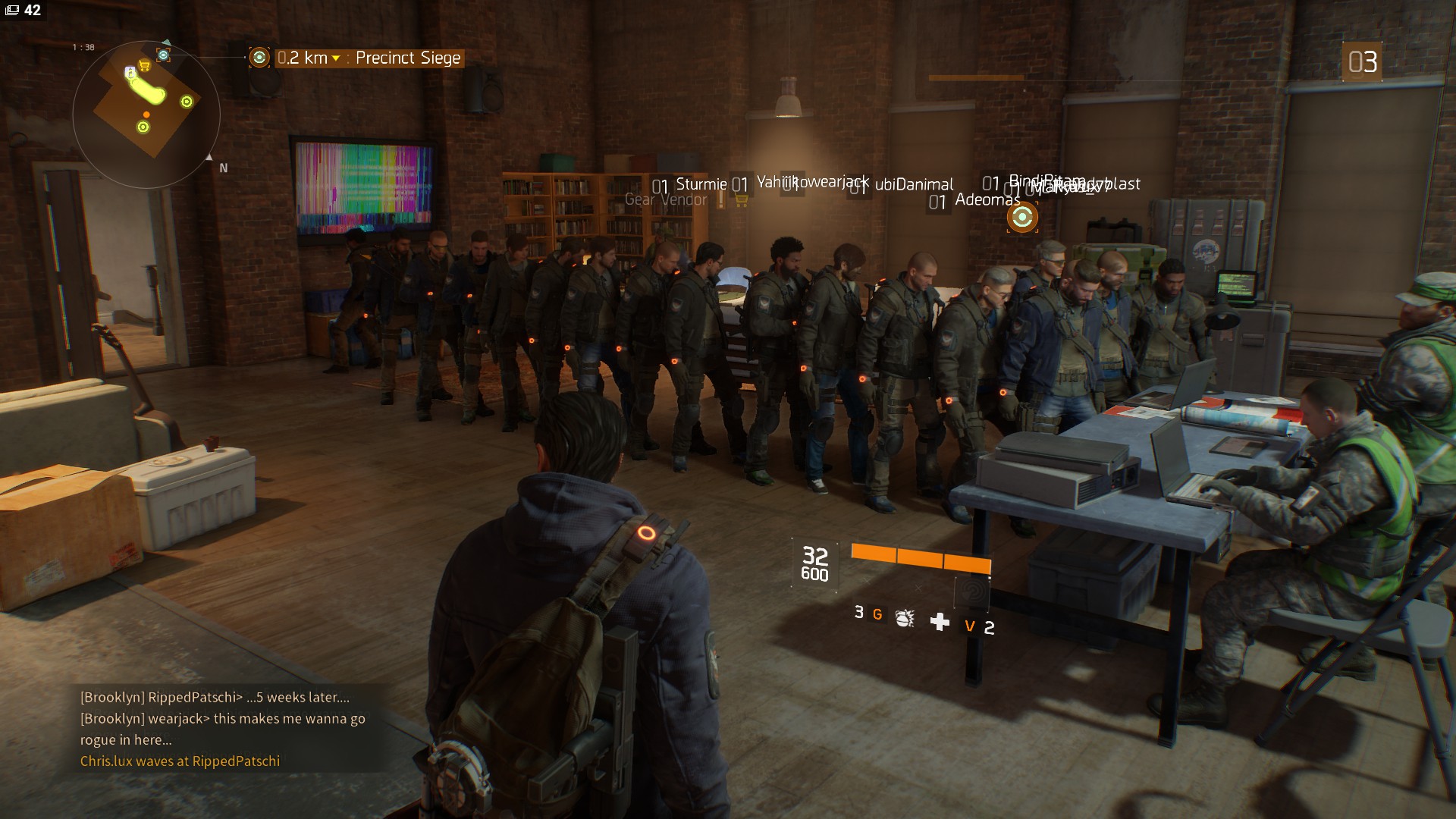
Task: Select the grenade icon in the HUD
Action: pos(904,620)
